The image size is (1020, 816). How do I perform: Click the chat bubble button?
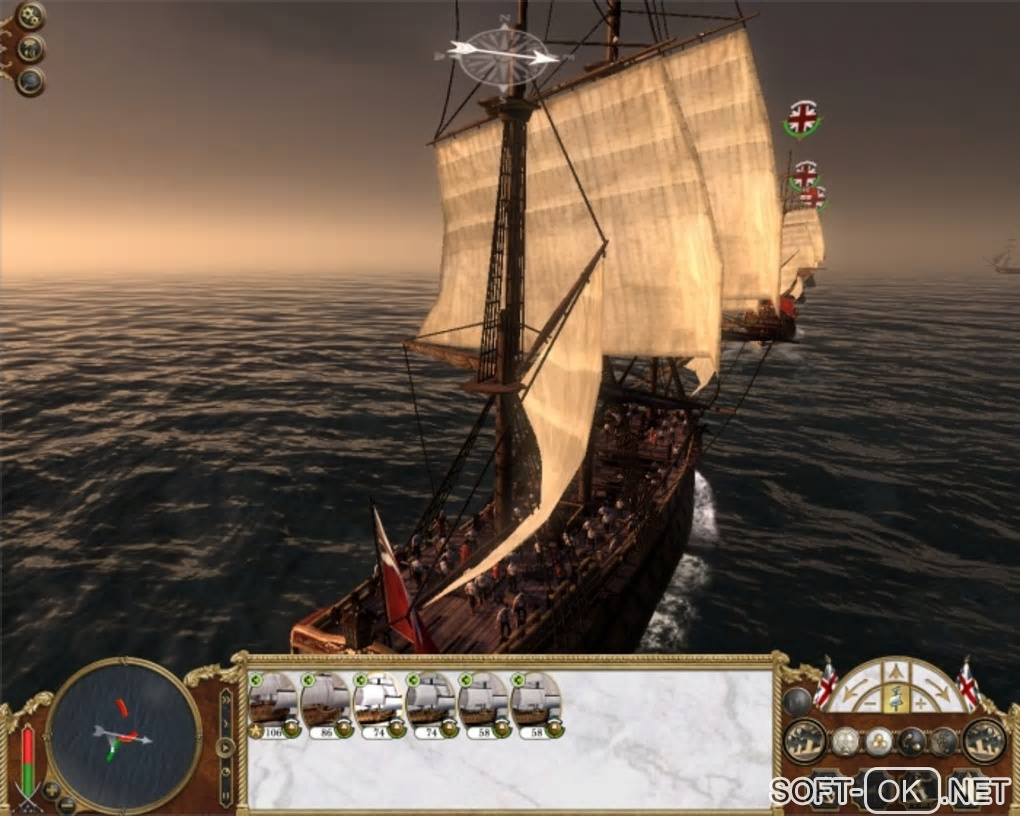click(31, 81)
